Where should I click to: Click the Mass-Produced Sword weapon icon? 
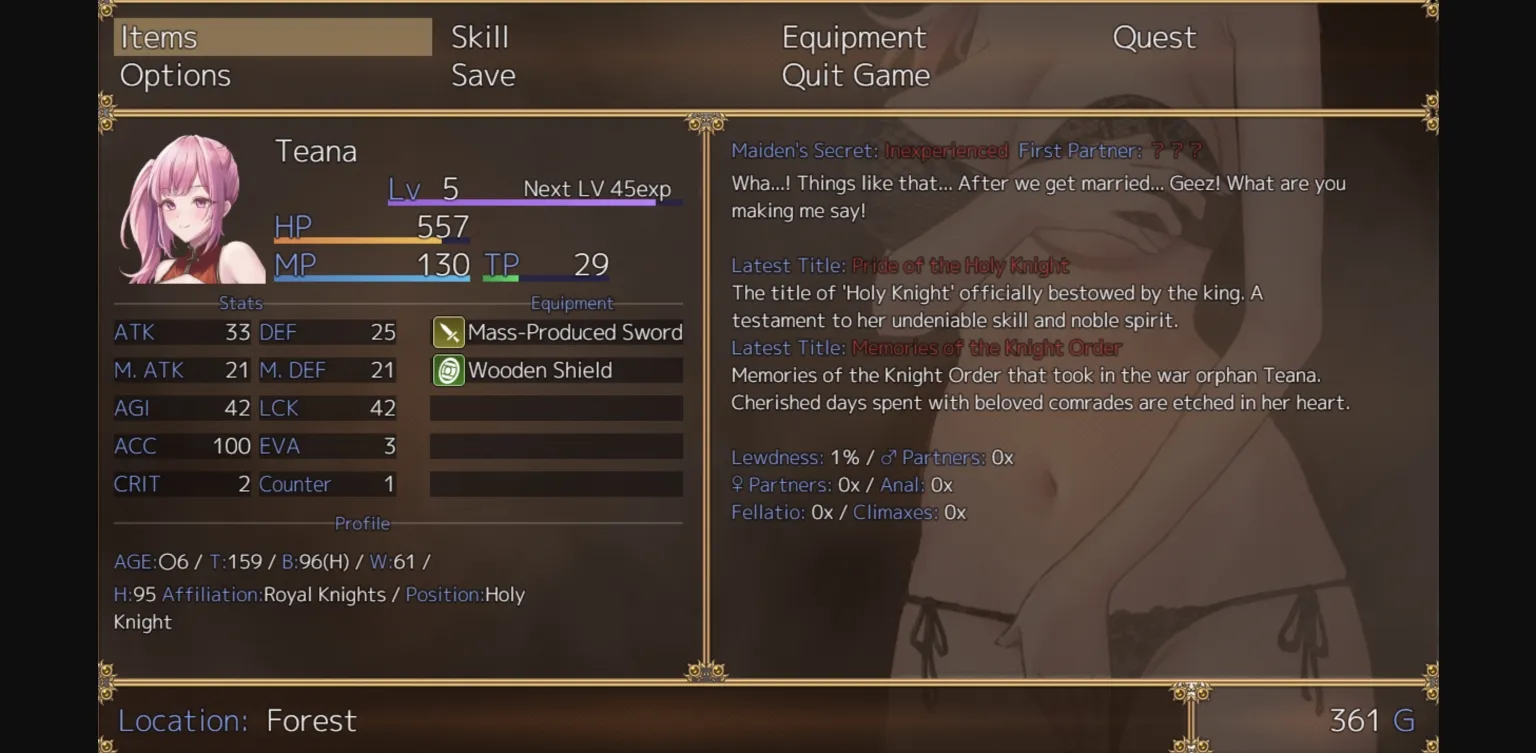click(448, 332)
